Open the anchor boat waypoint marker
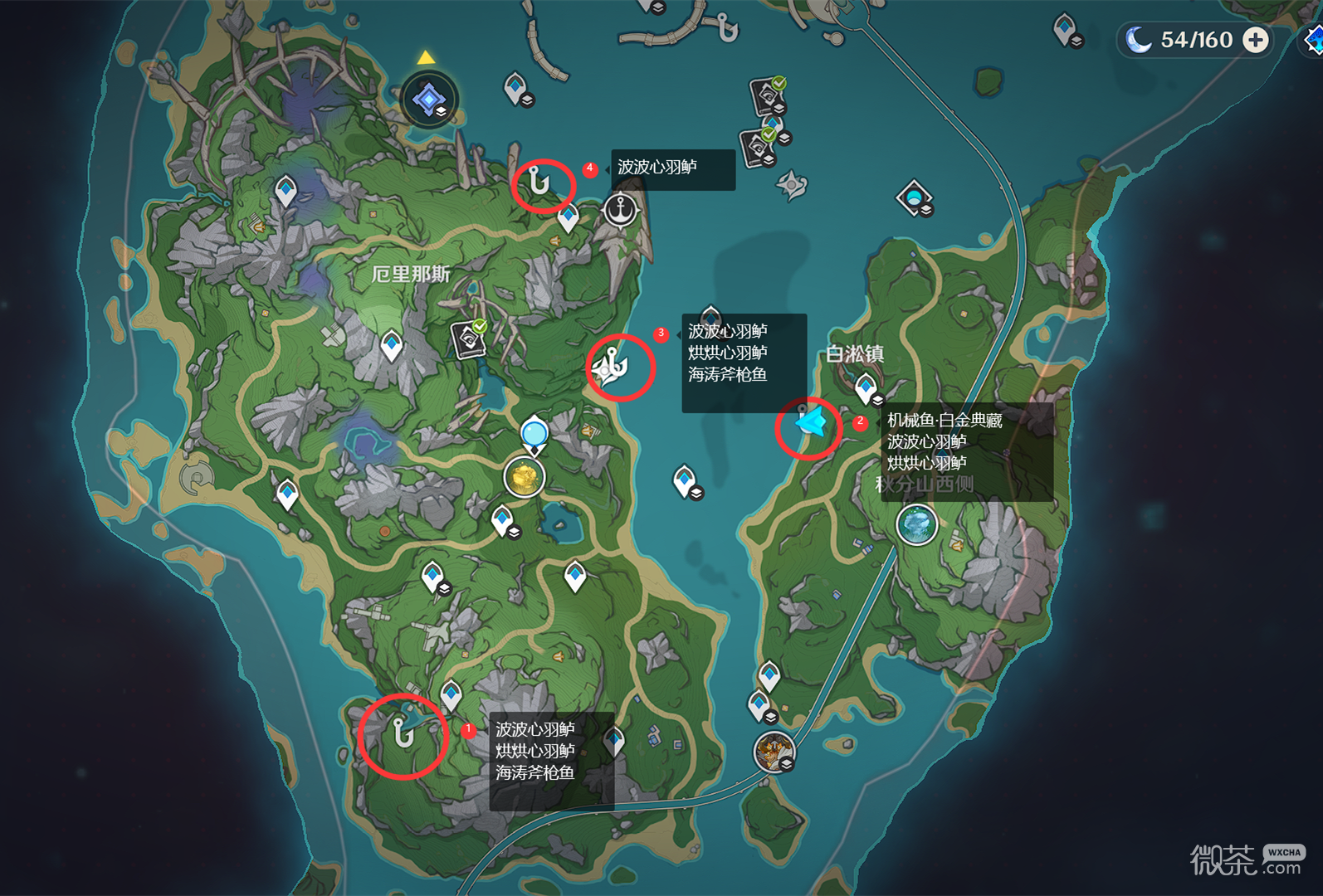Image resolution: width=1323 pixels, height=896 pixels. pos(620,211)
